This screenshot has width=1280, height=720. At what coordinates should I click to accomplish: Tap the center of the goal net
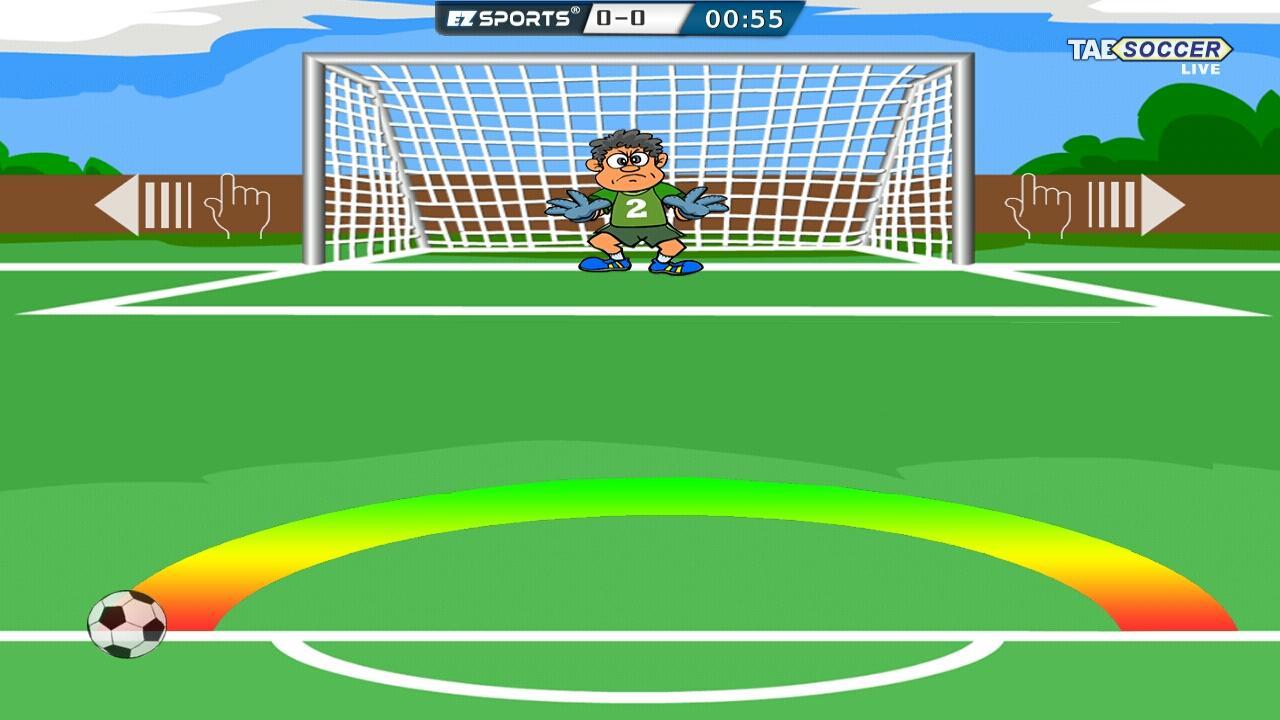(x=640, y=150)
